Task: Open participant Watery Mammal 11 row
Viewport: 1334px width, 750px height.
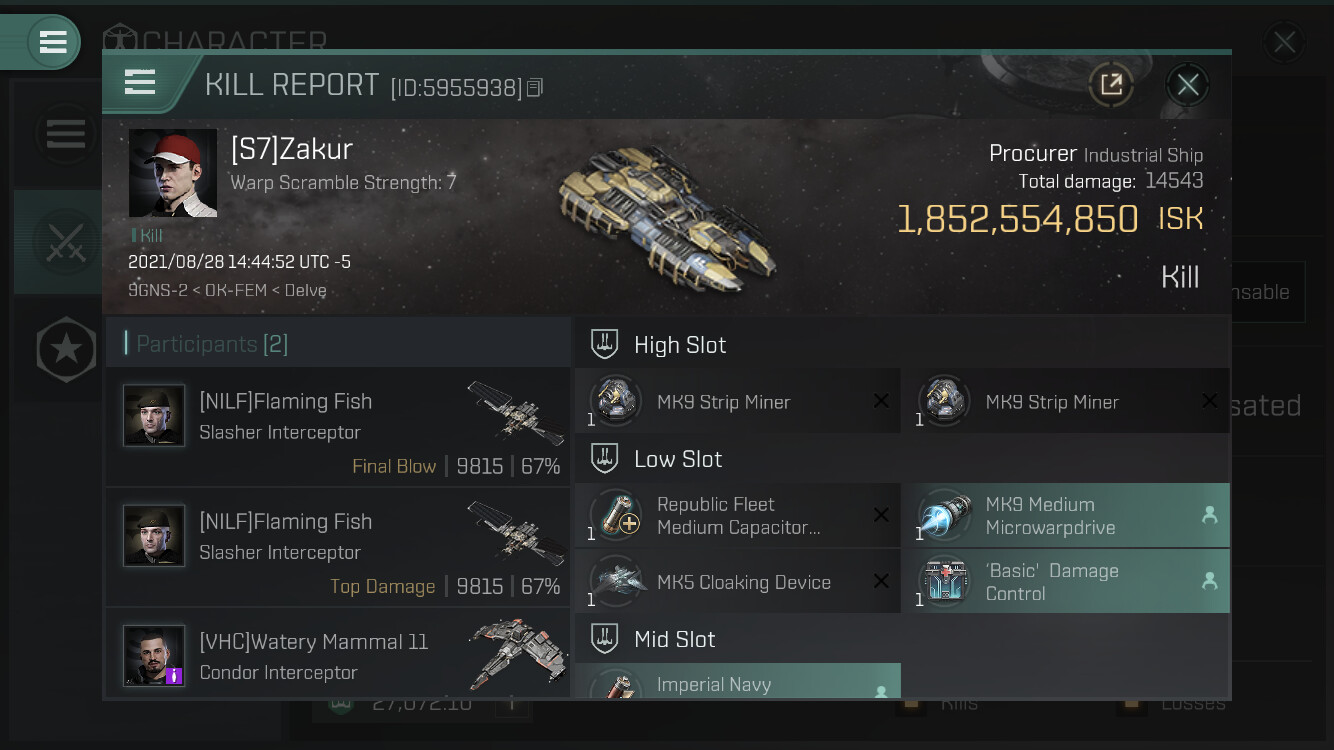Action: click(338, 655)
